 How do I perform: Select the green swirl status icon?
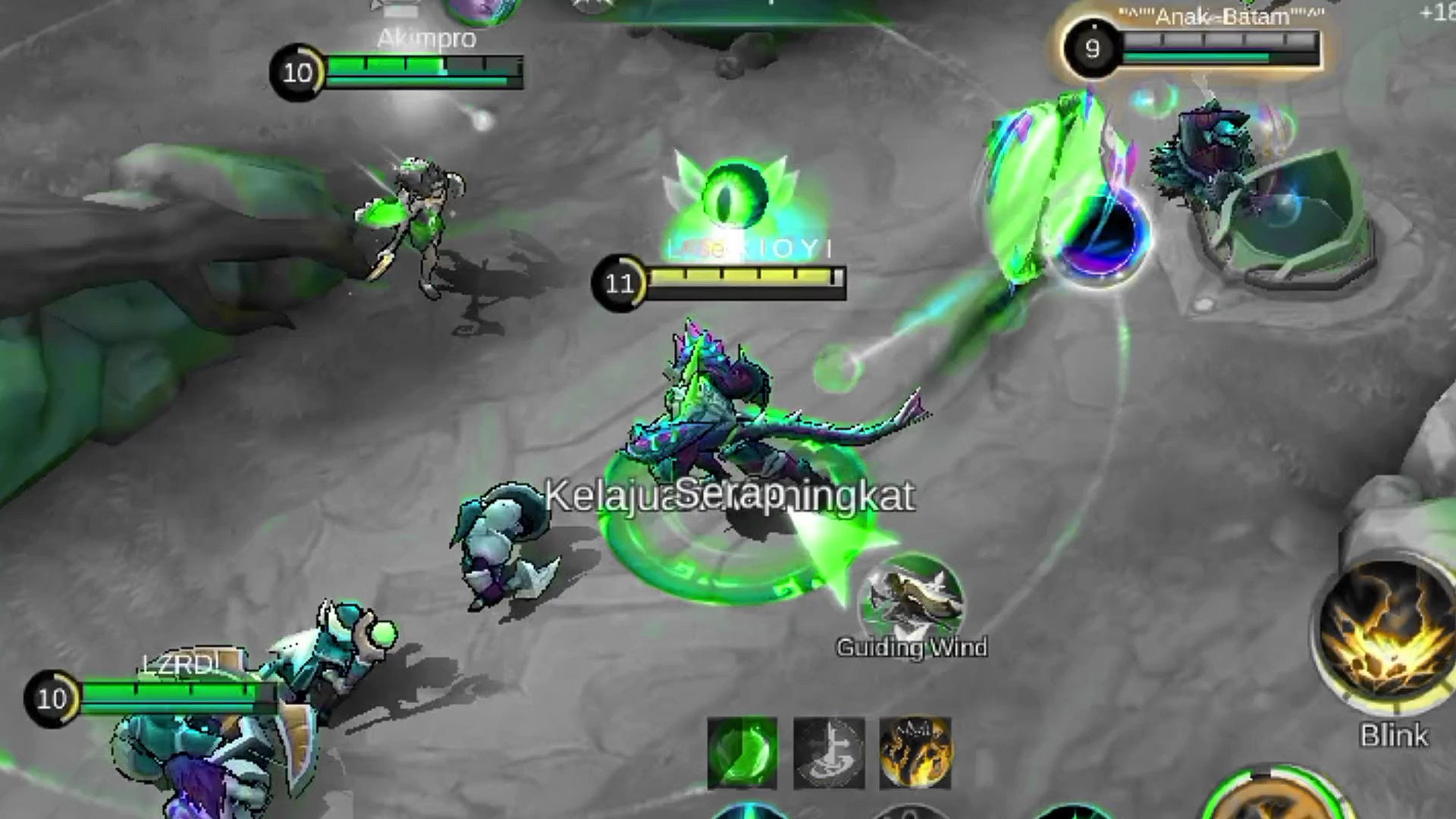click(742, 752)
